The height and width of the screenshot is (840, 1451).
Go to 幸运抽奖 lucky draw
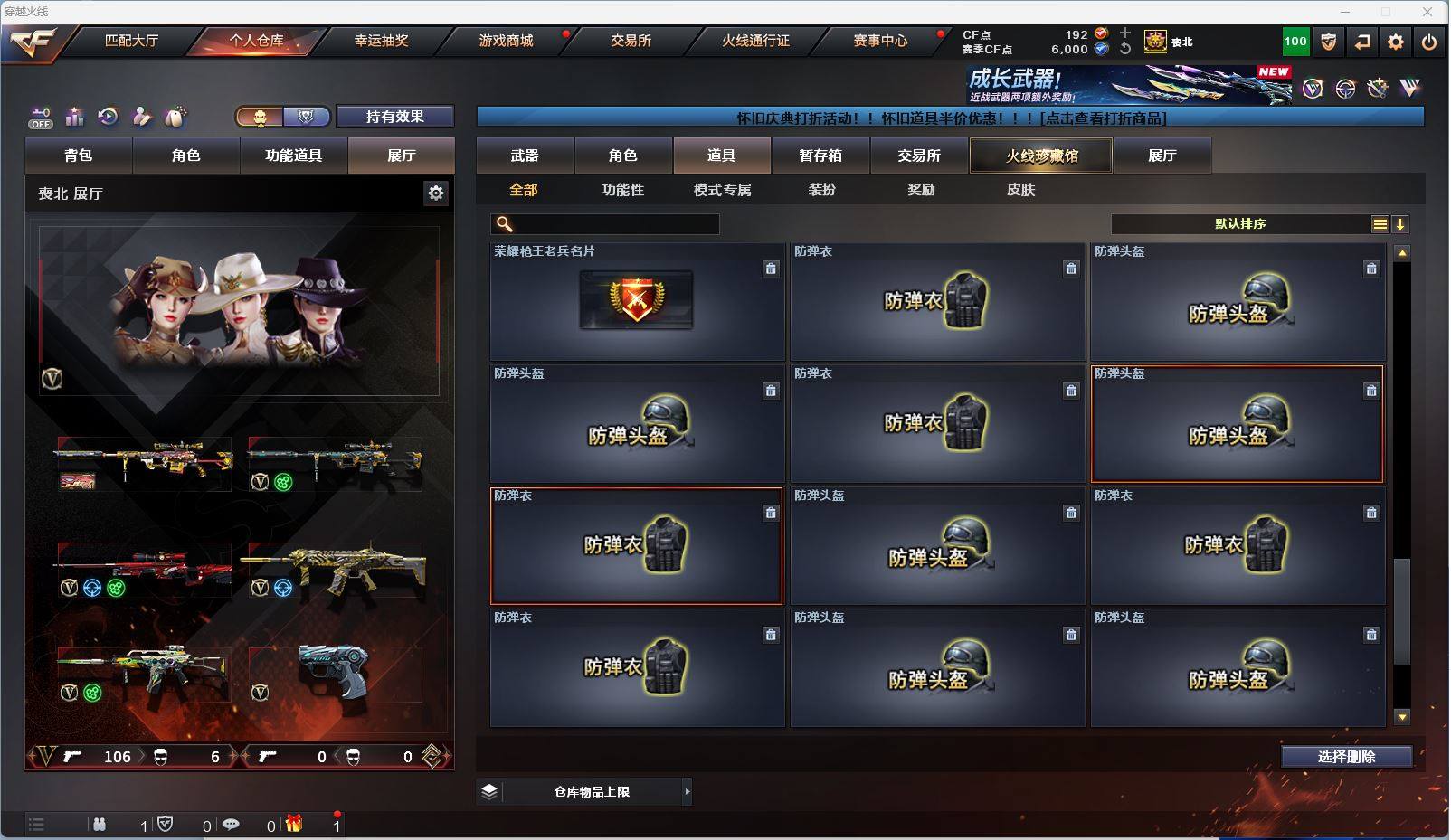381,41
